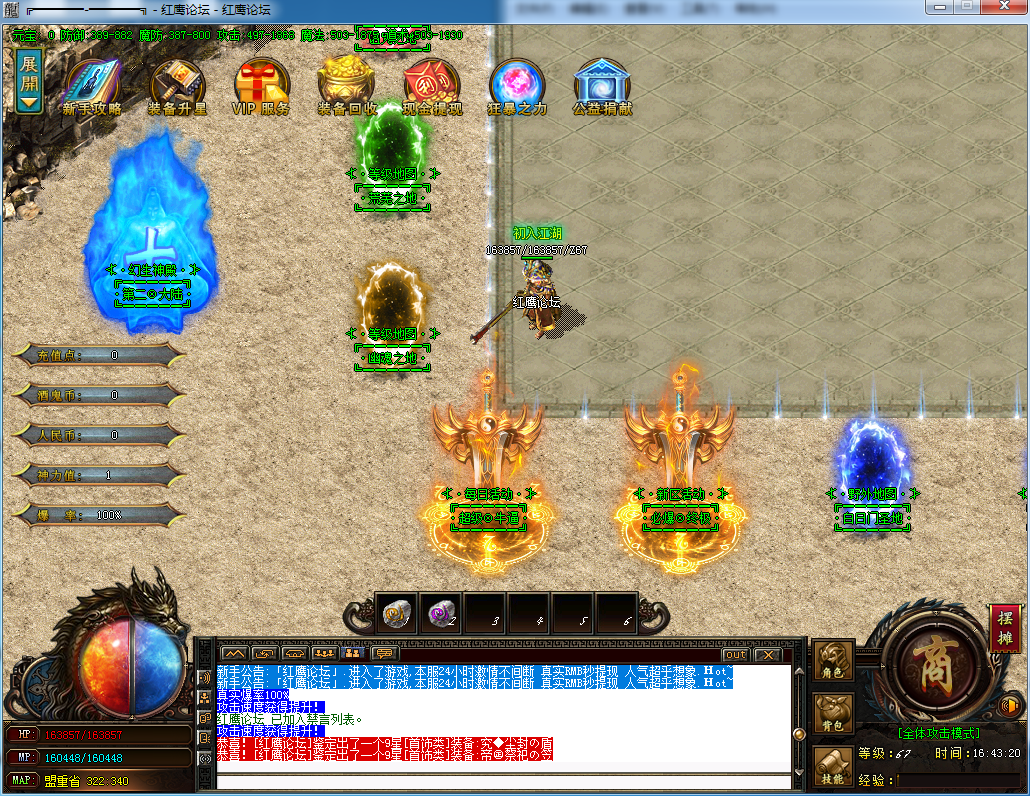Open the 背包 backpack

pos(833,714)
